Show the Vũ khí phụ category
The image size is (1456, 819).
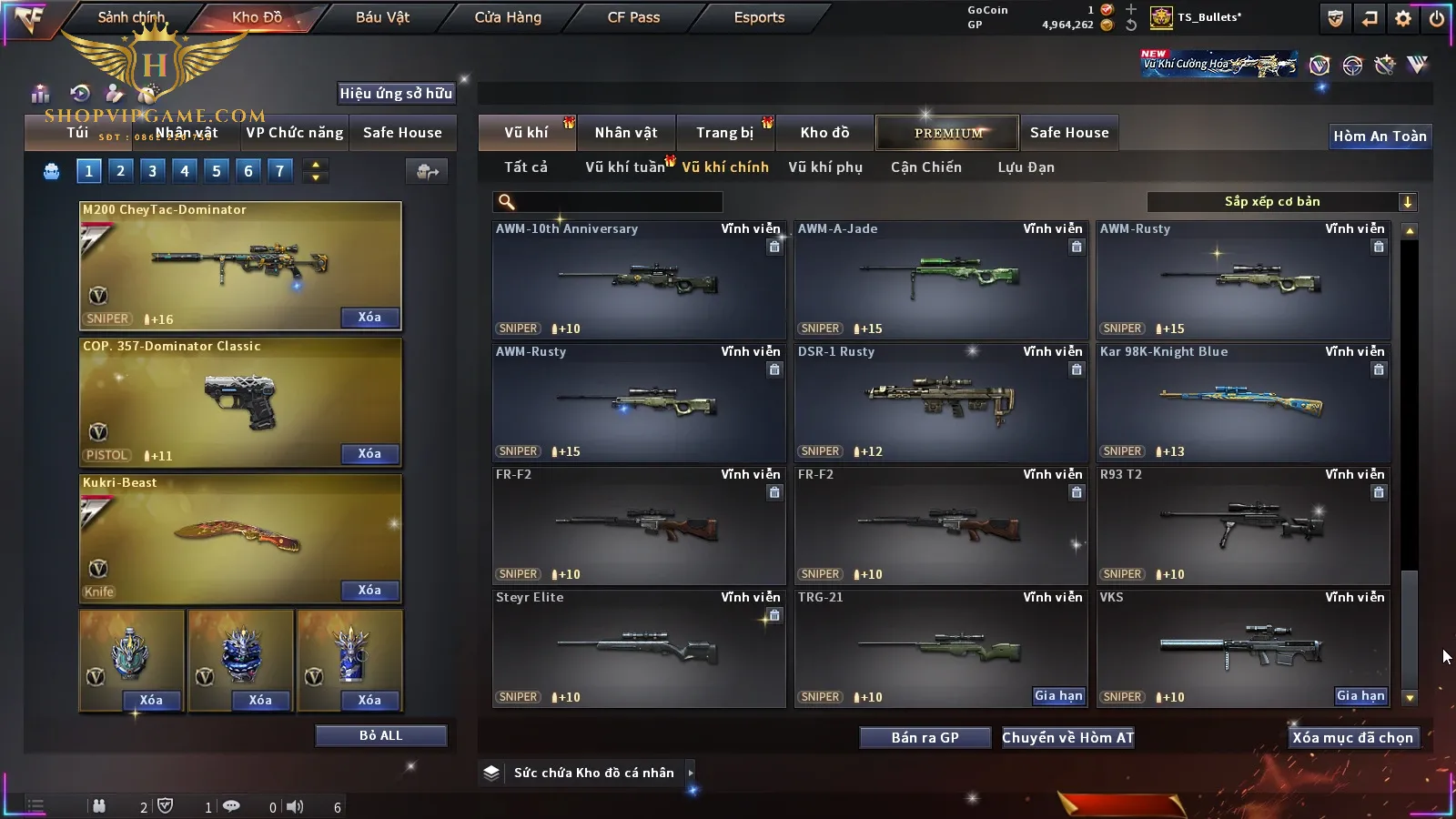pos(825,167)
